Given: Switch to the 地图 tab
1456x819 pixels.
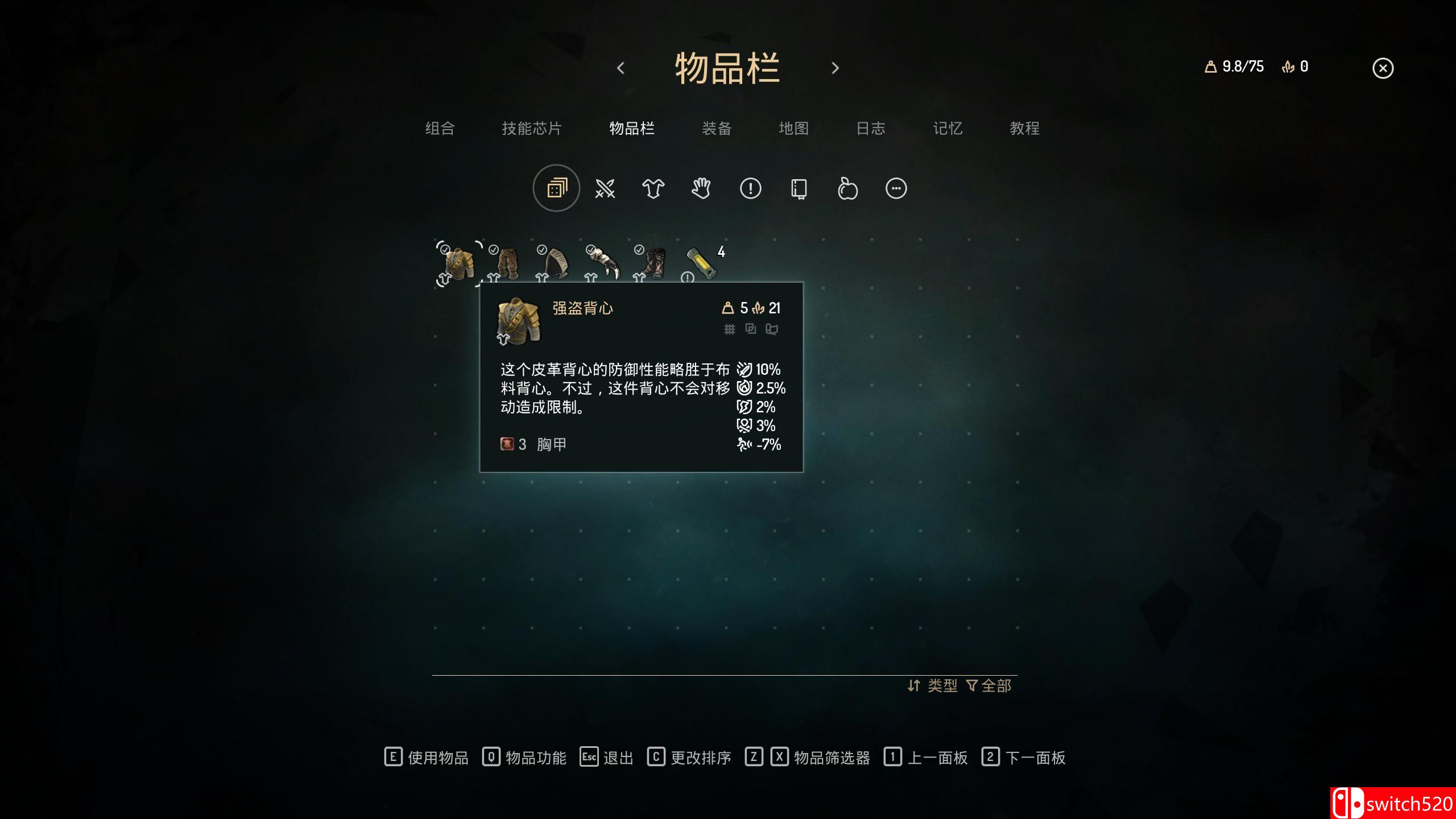Looking at the screenshot, I should (x=794, y=129).
